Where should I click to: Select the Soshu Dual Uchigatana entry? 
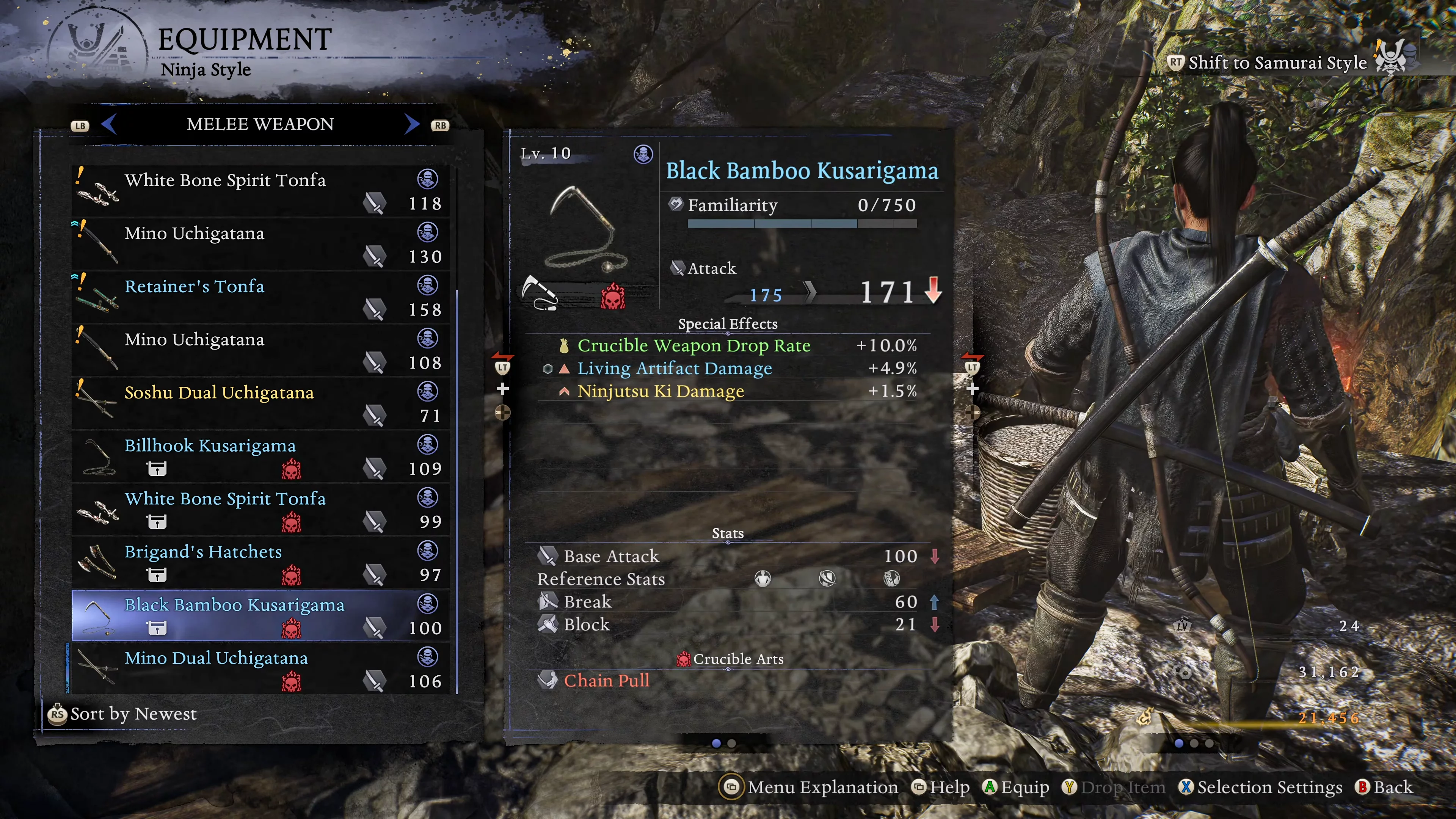[x=260, y=403]
